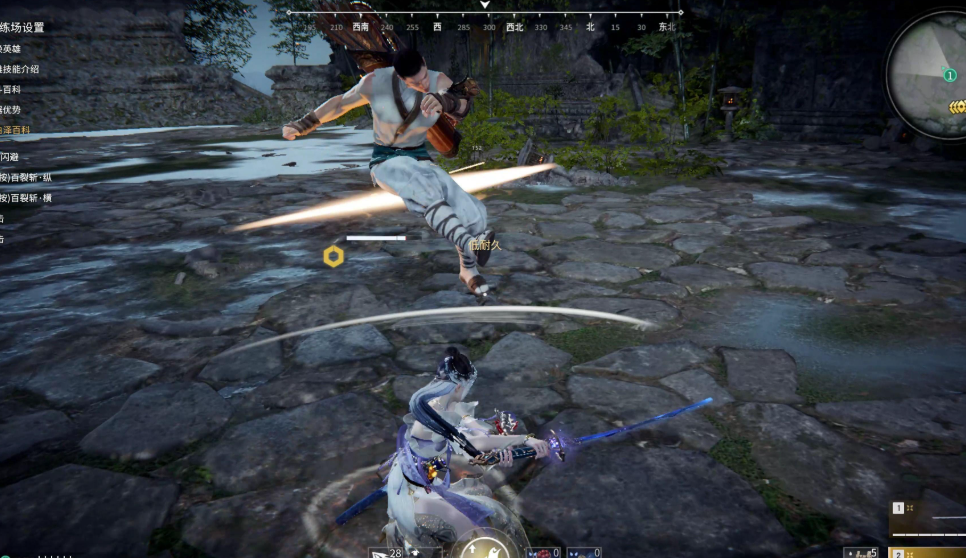Open the 技能介绍 skill introduction entry

[x=20, y=69]
